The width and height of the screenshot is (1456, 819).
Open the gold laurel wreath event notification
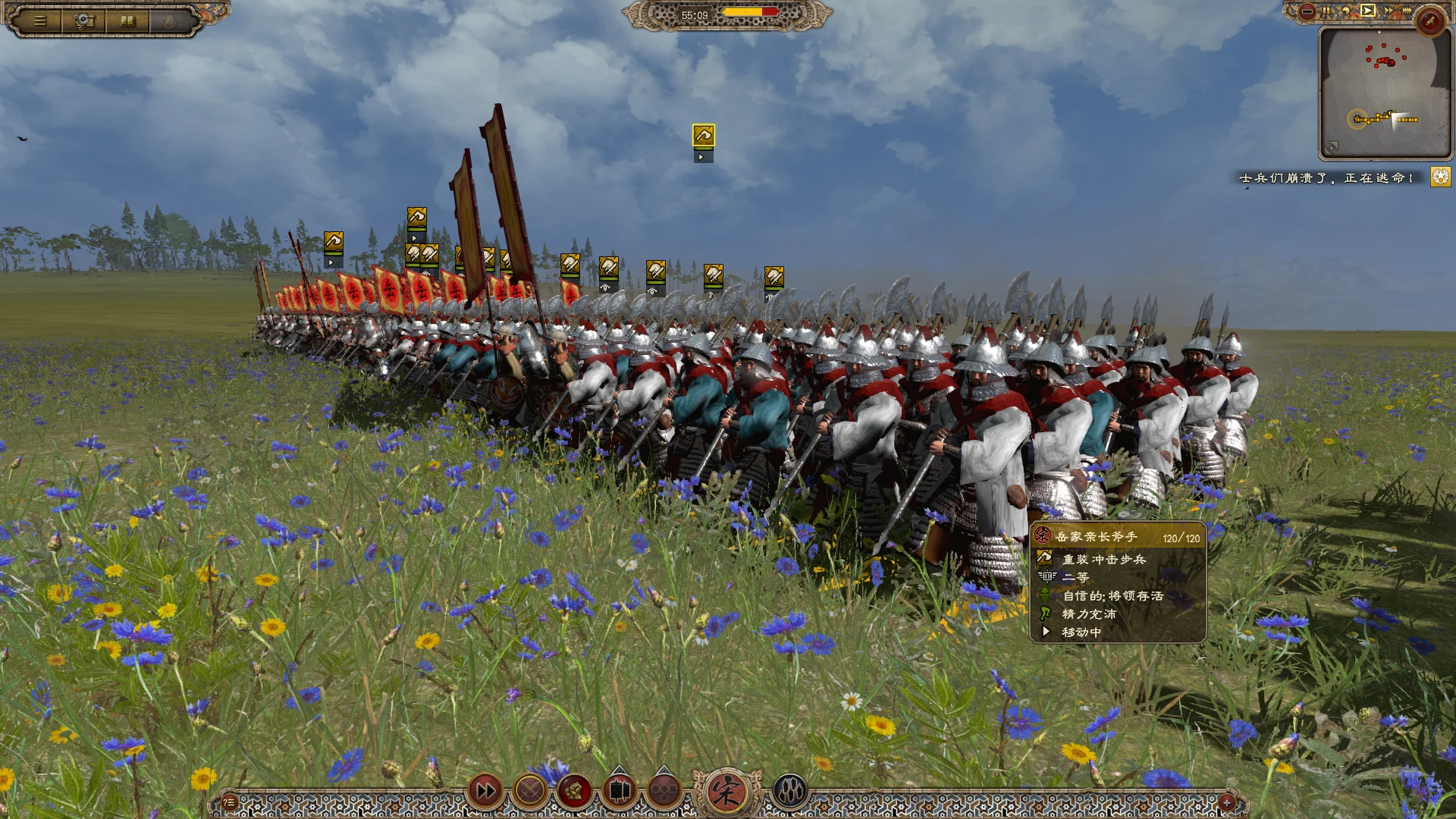(x=1440, y=177)
